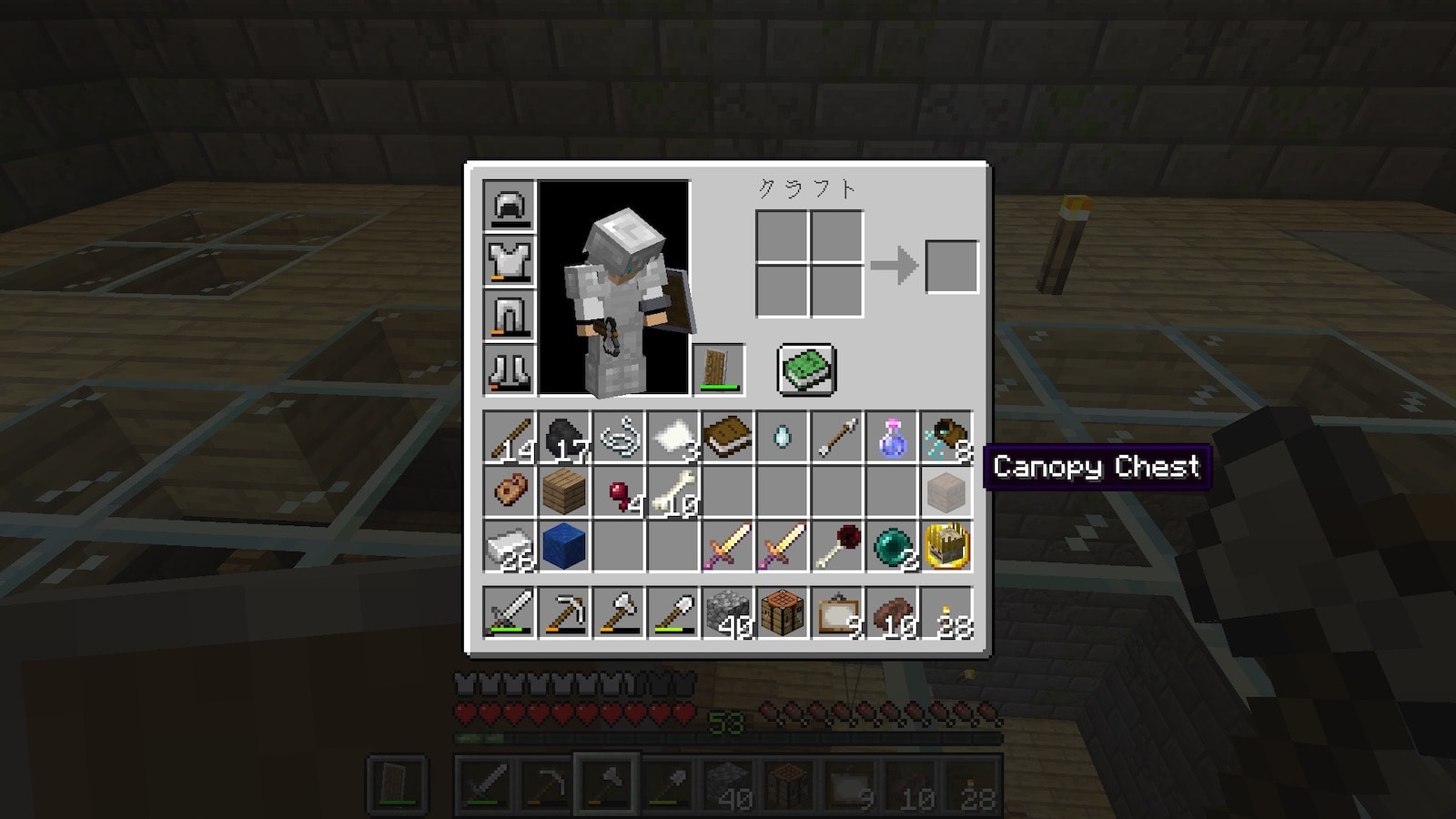
Task: Select the iron helmet armor slot
Action: (510, 207)
